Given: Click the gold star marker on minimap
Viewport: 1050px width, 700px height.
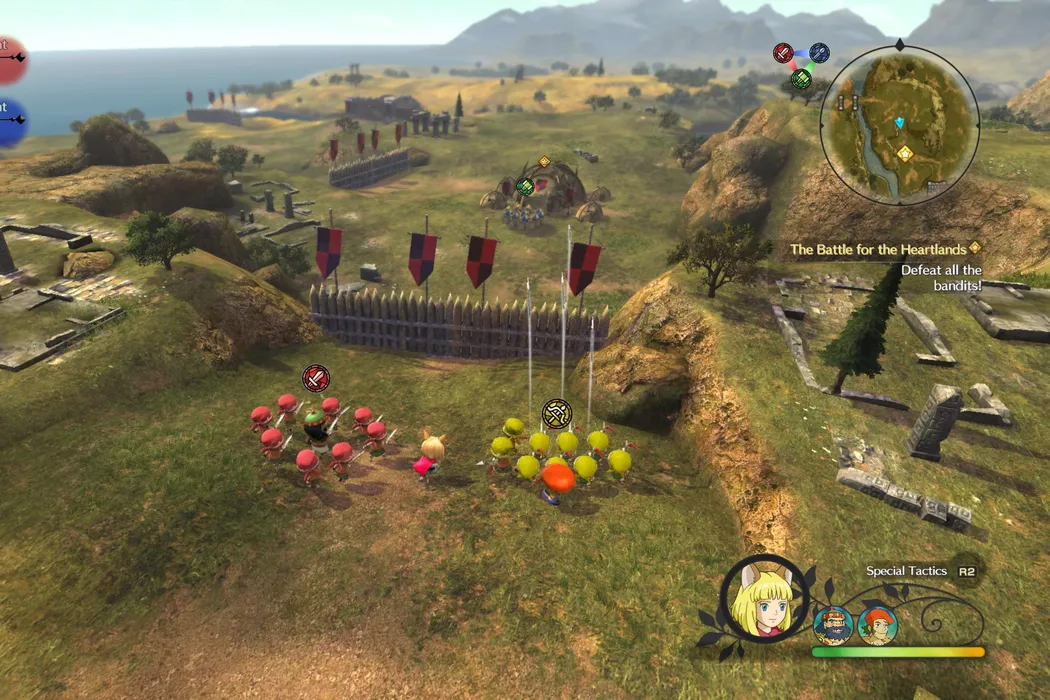Looking at the screenshot, I should coord(904,153).
